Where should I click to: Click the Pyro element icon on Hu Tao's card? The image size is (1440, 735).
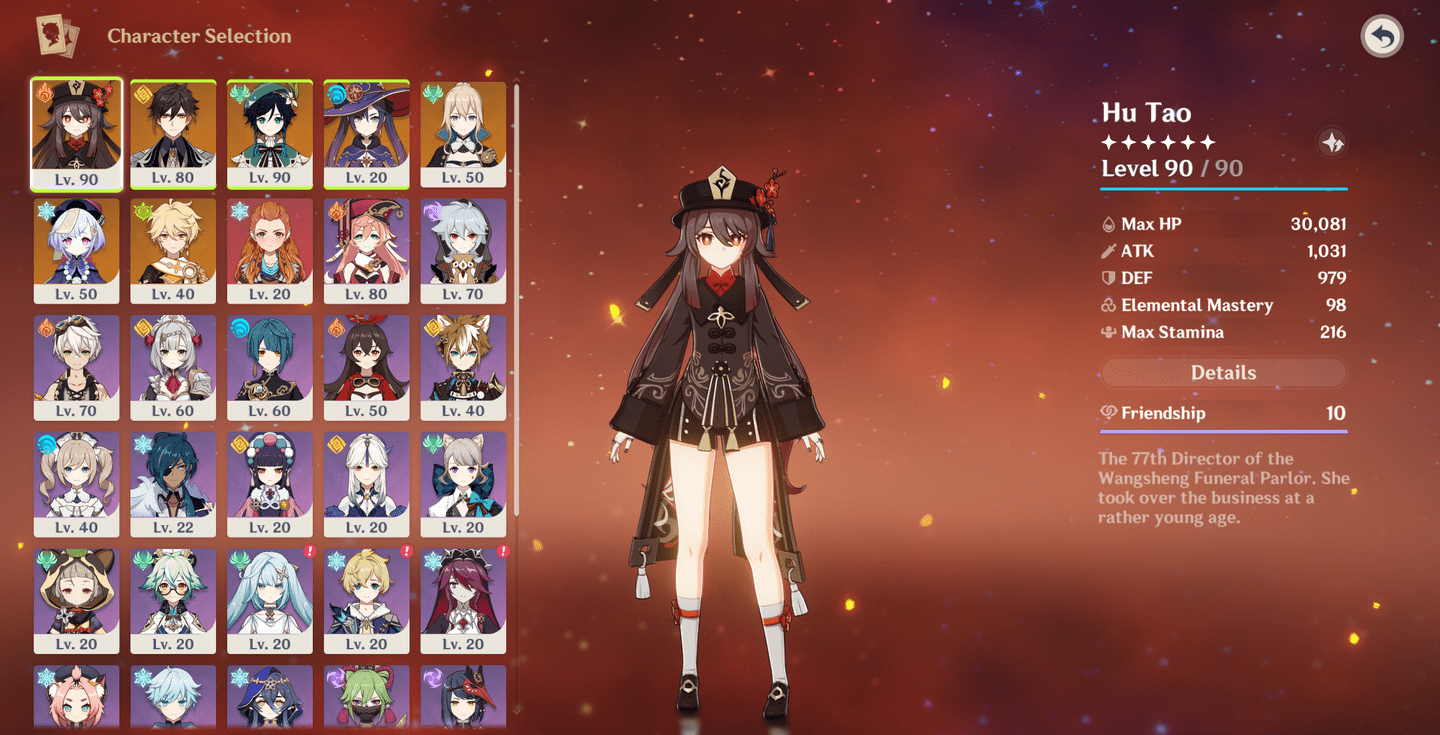(x=45, y=92)
